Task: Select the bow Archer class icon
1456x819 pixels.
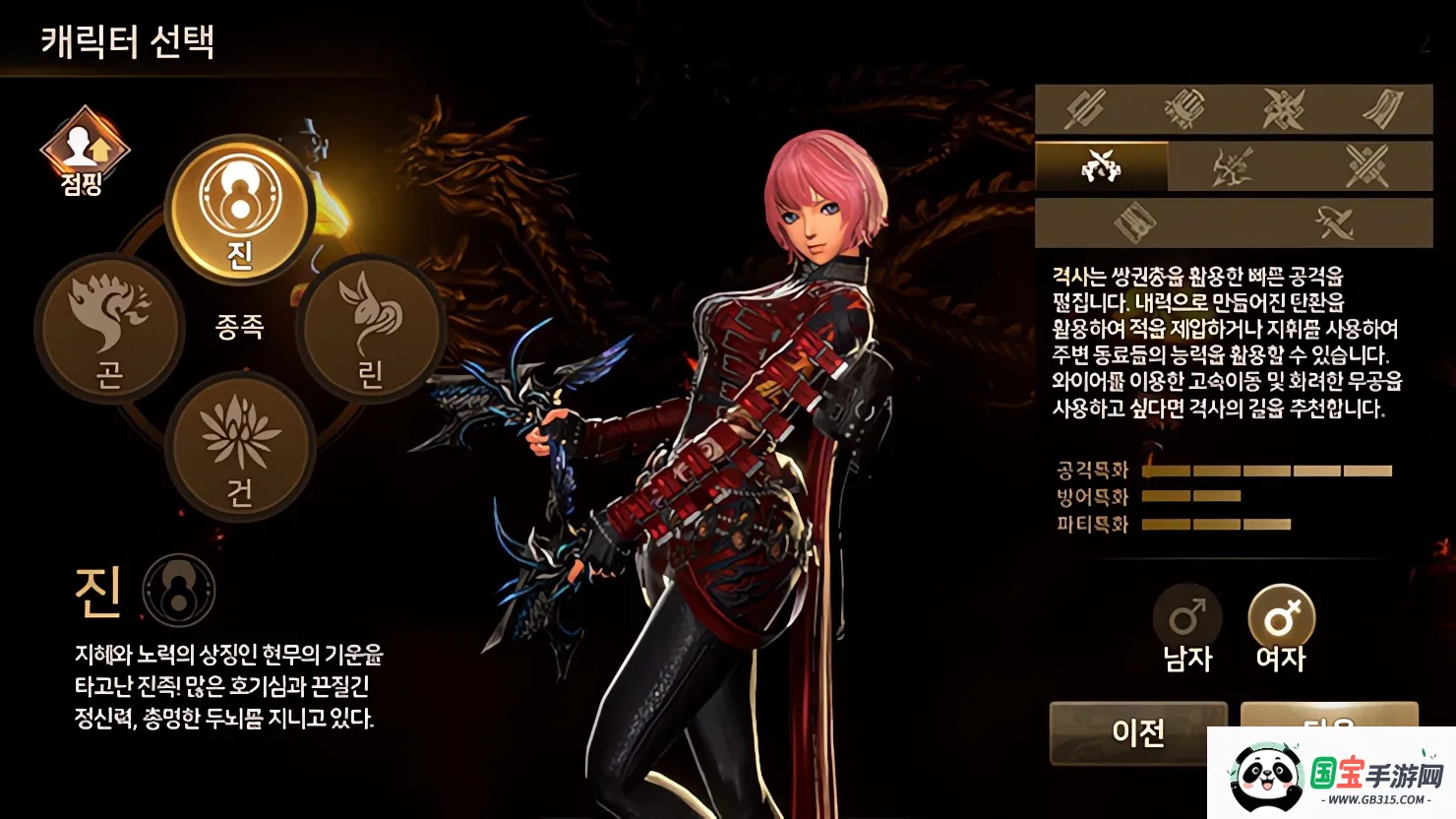Action: tap(1232, 165)
